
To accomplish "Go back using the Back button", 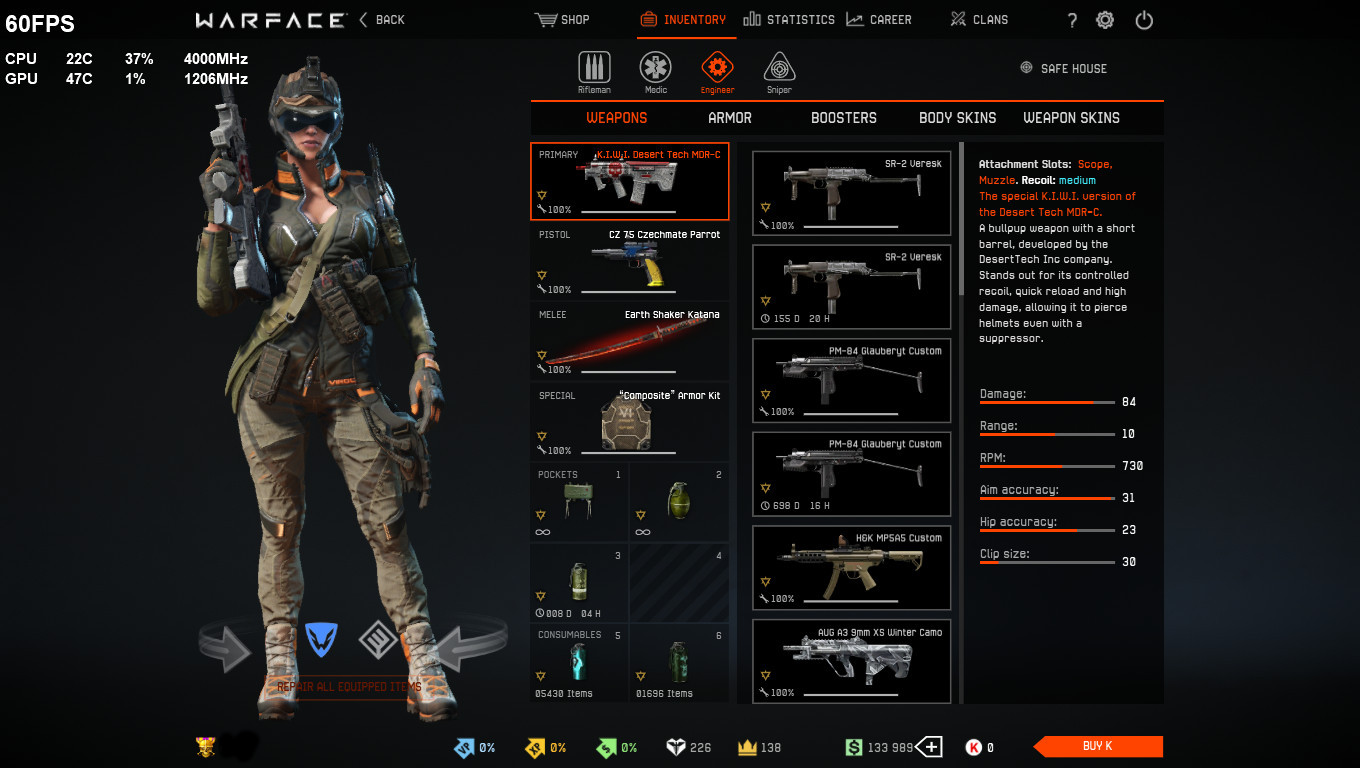I will (381, 20).
